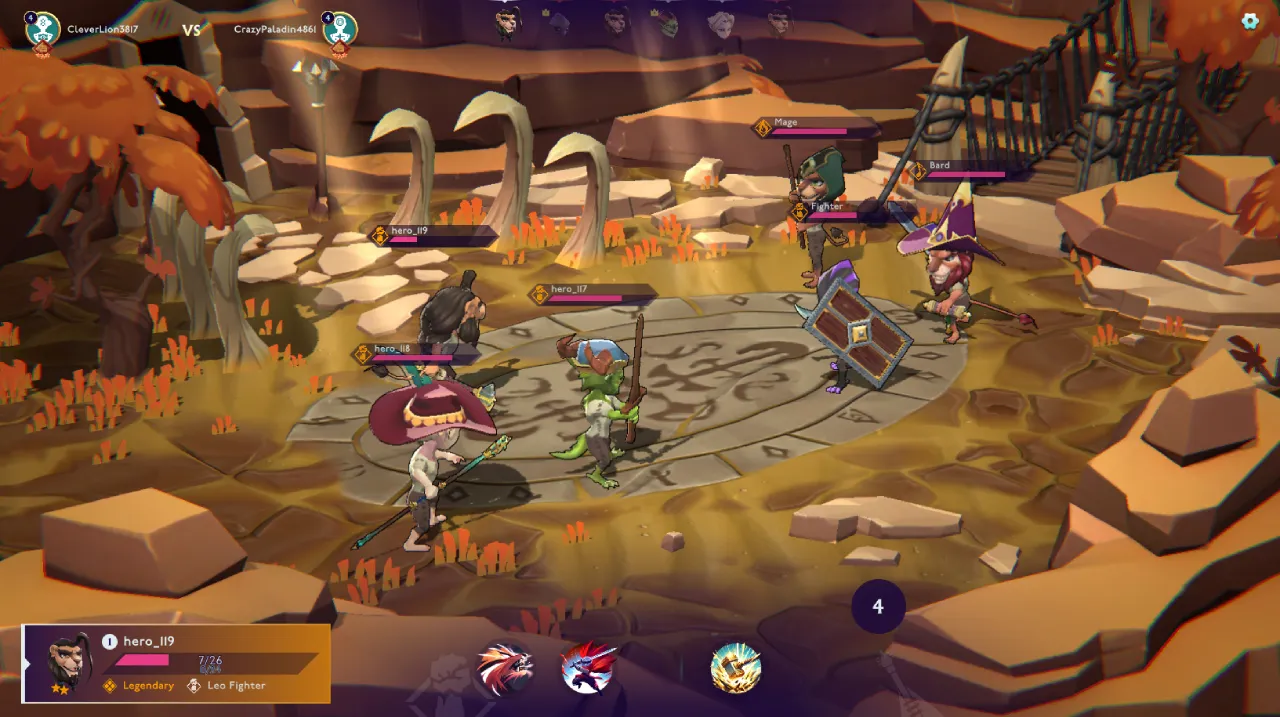
Task: Use the red sword slash ability
Action: click(x=588, y=668)
